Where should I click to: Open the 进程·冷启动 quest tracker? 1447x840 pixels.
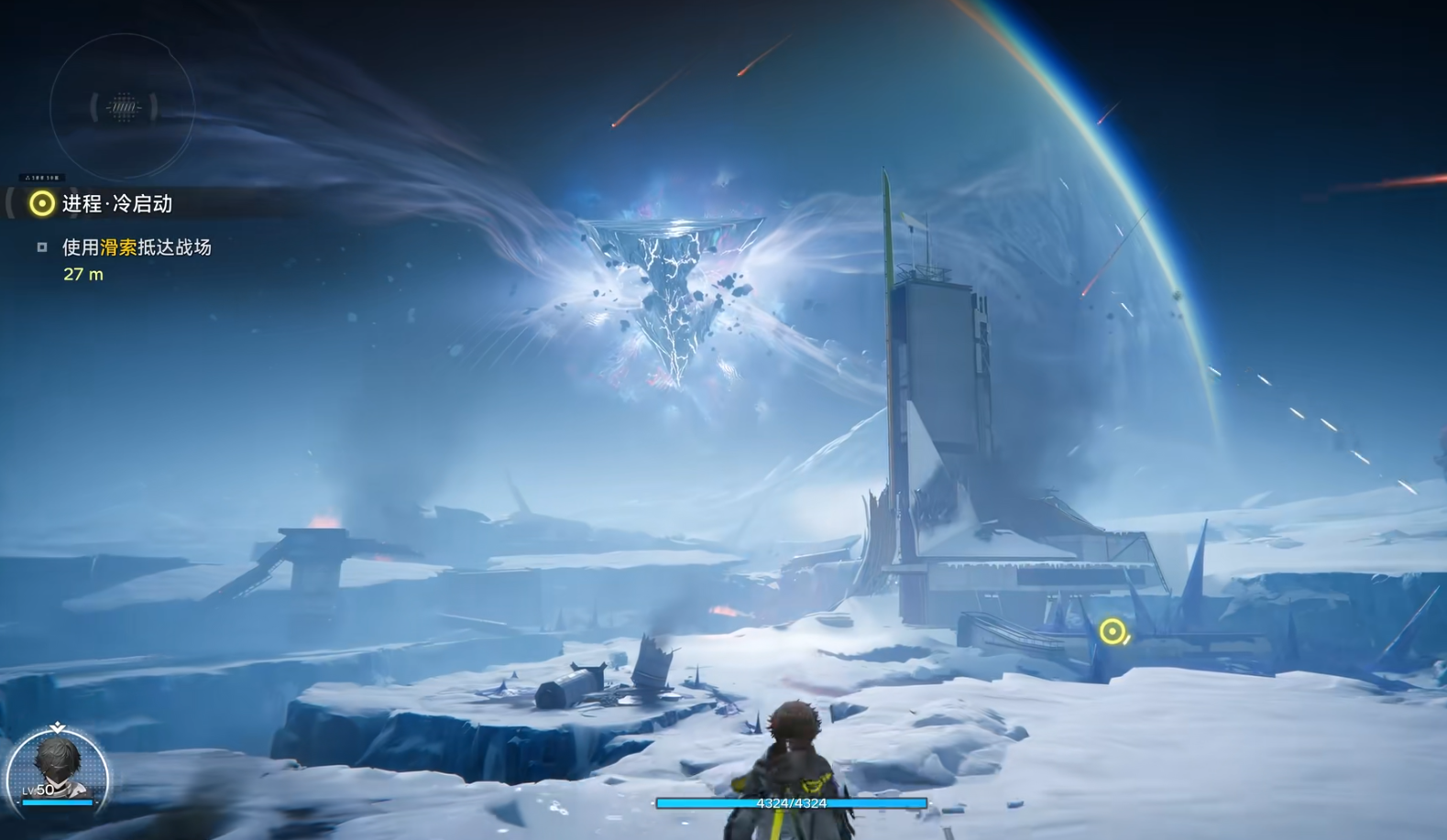(x=116, y=203)
